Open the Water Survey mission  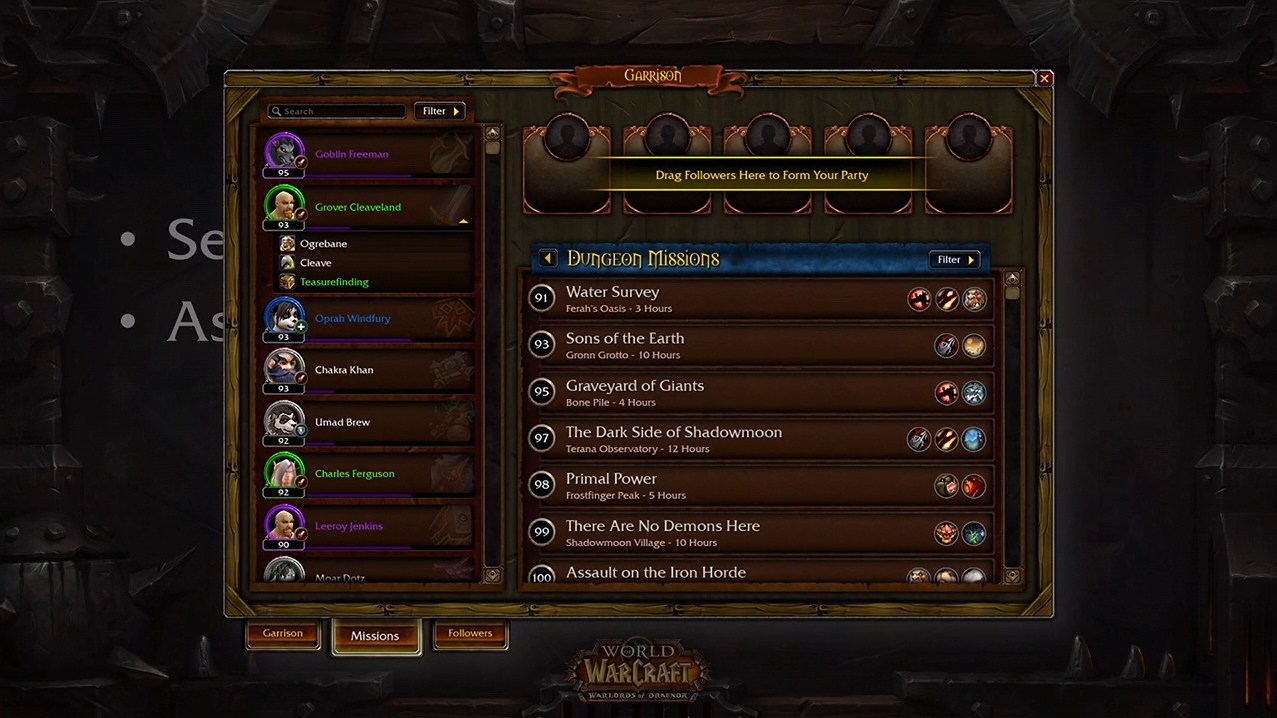700,299
